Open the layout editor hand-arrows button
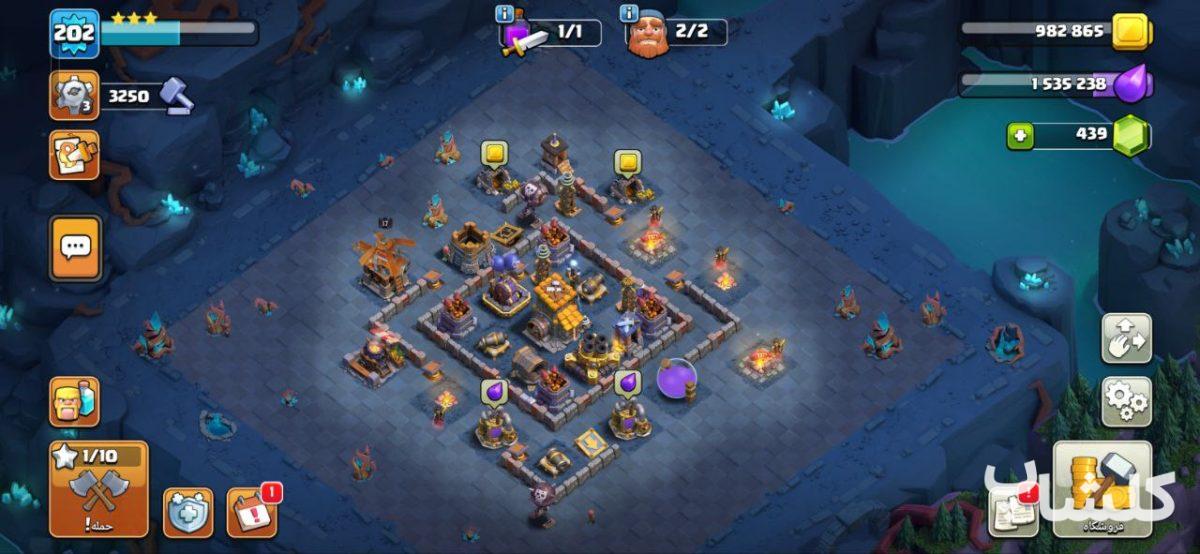 click(1126, 339)
